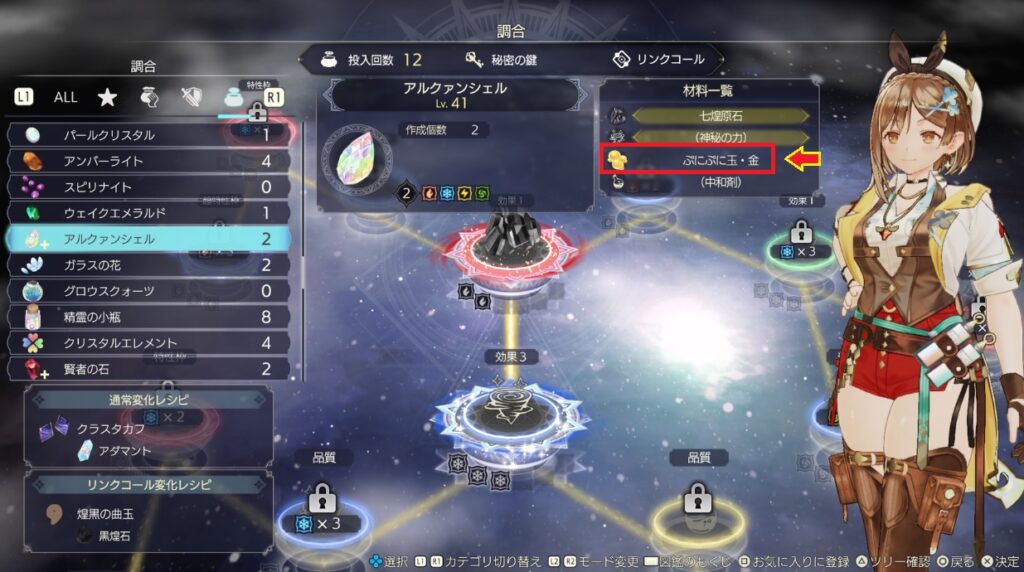Select the highlighted アルクァンシェル entry
The width and height of the screenshot is (1024, 572).
tap(150, 239)
